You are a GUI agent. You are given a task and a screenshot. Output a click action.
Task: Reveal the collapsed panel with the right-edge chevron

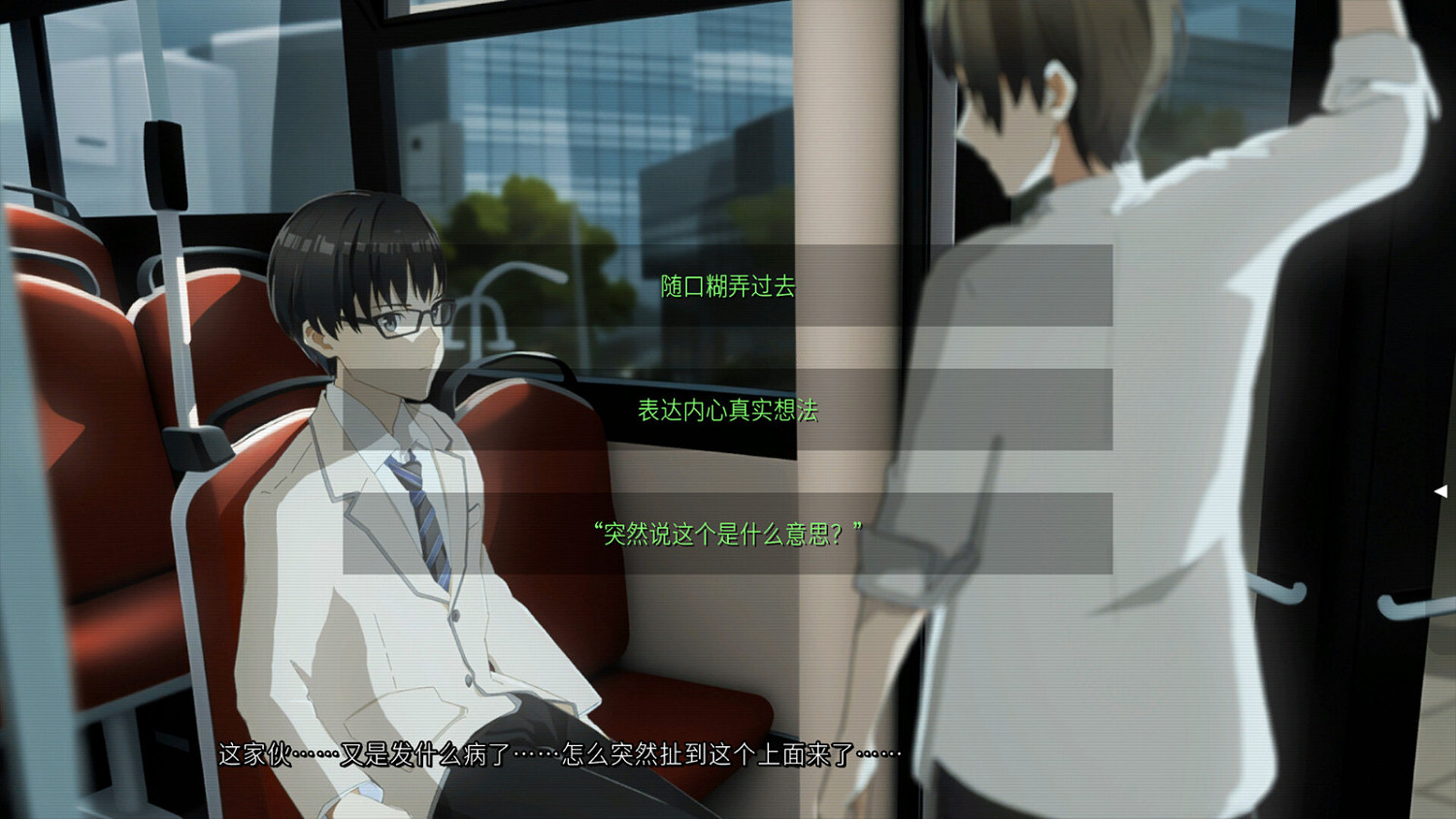point(1441,490)
